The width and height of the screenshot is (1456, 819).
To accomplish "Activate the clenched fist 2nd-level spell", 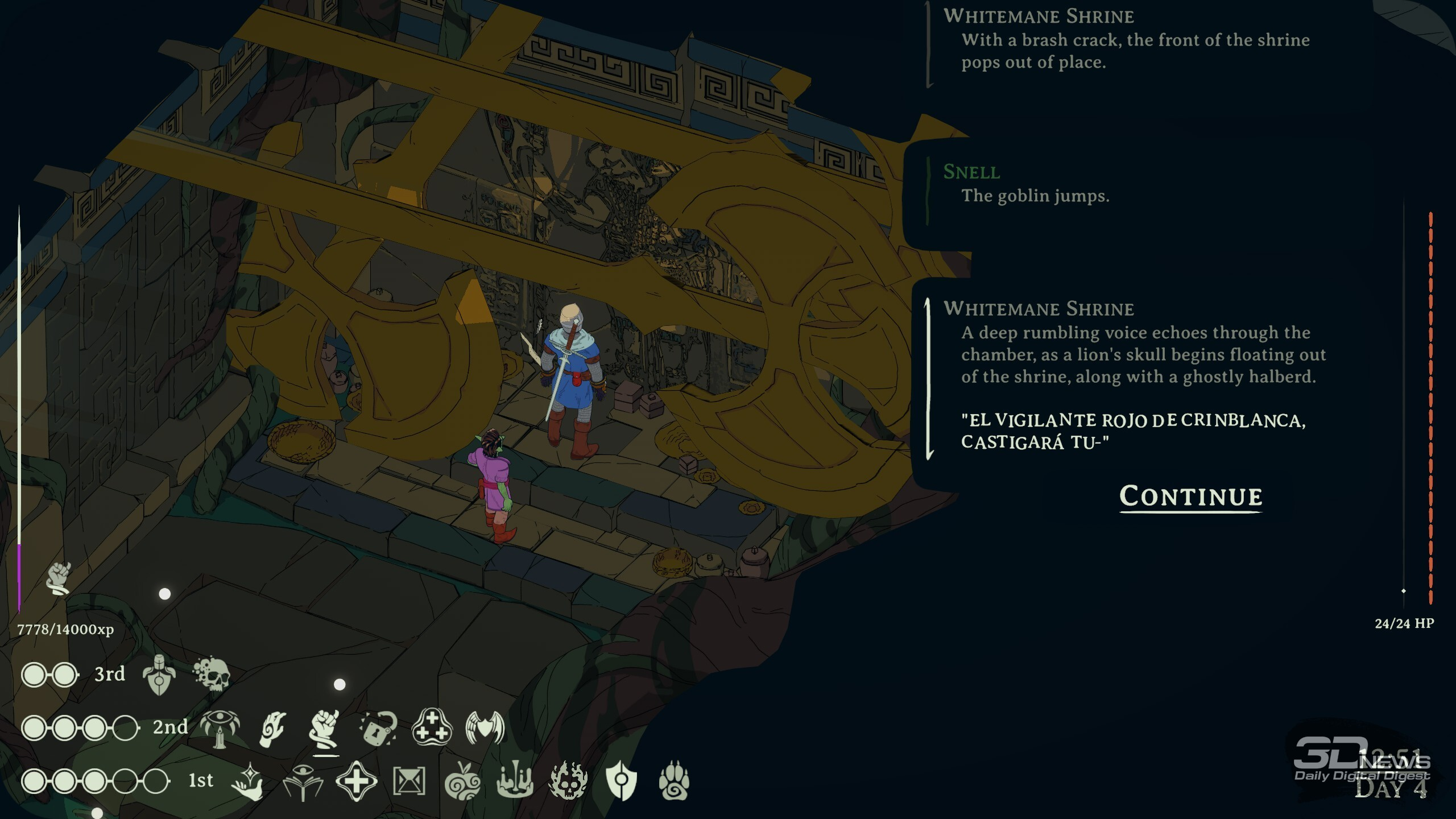I will 325,728.
